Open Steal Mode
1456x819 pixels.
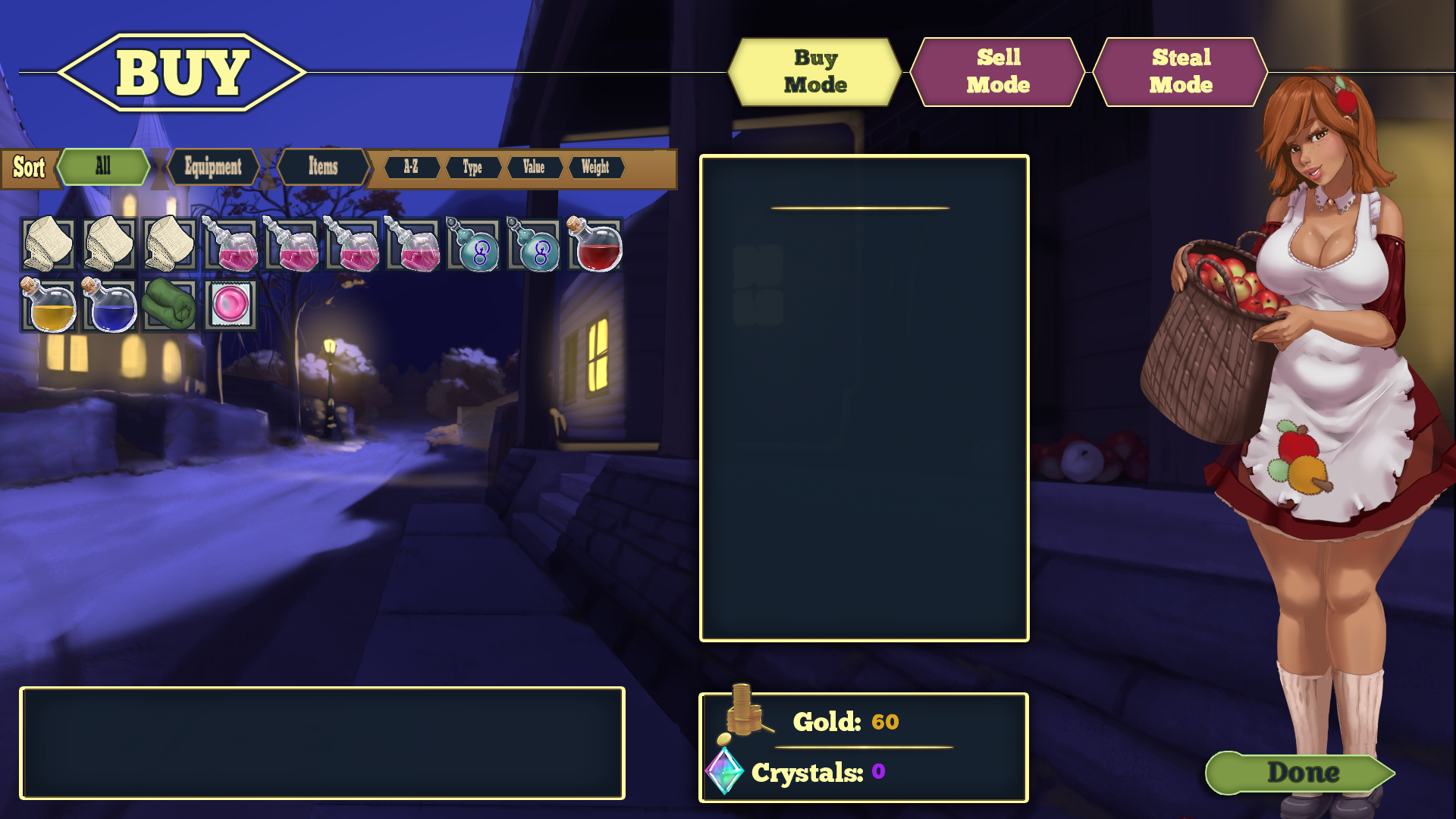[1180, 72]
